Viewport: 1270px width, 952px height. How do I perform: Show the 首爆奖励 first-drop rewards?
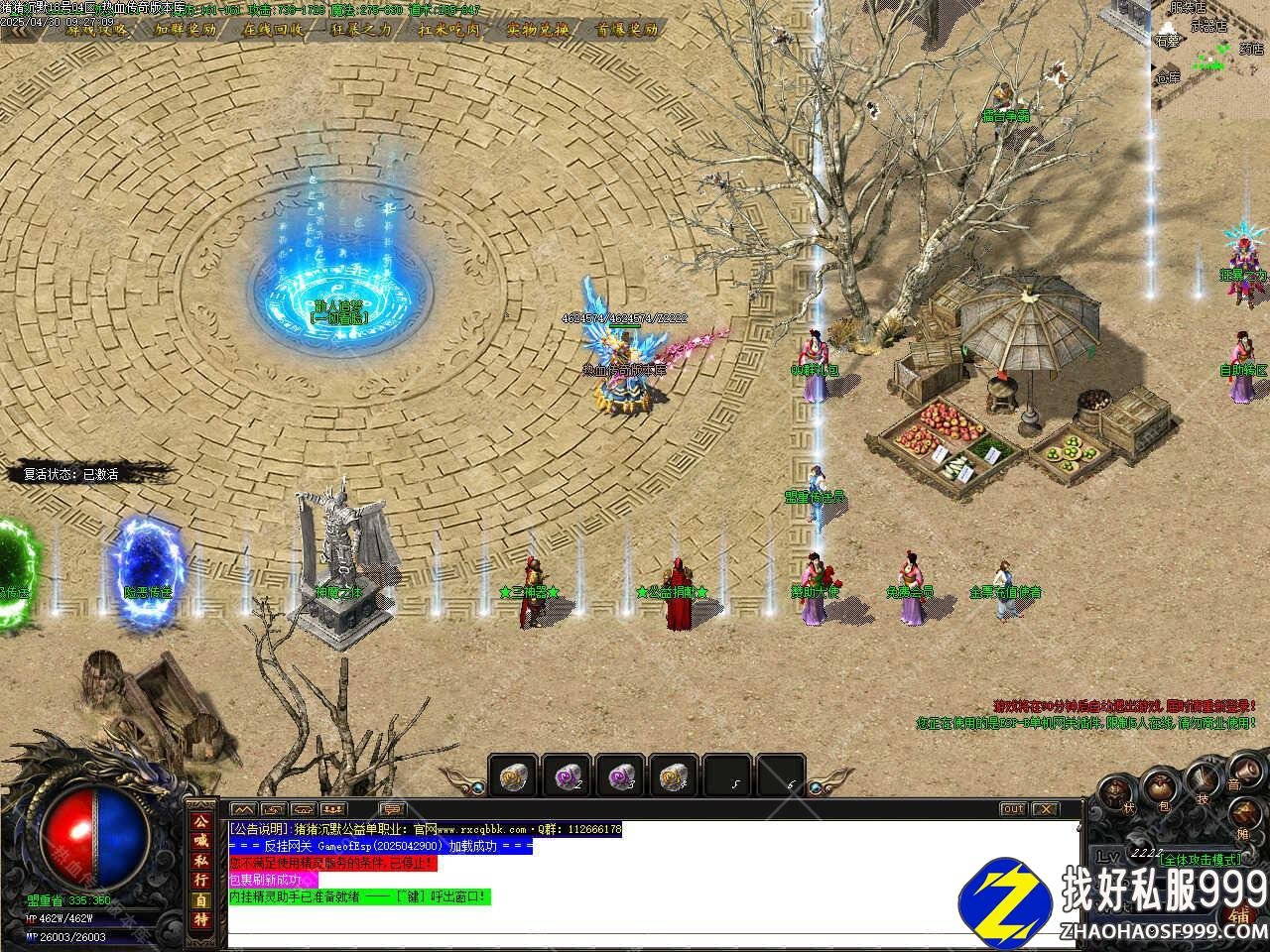(626, 29)
